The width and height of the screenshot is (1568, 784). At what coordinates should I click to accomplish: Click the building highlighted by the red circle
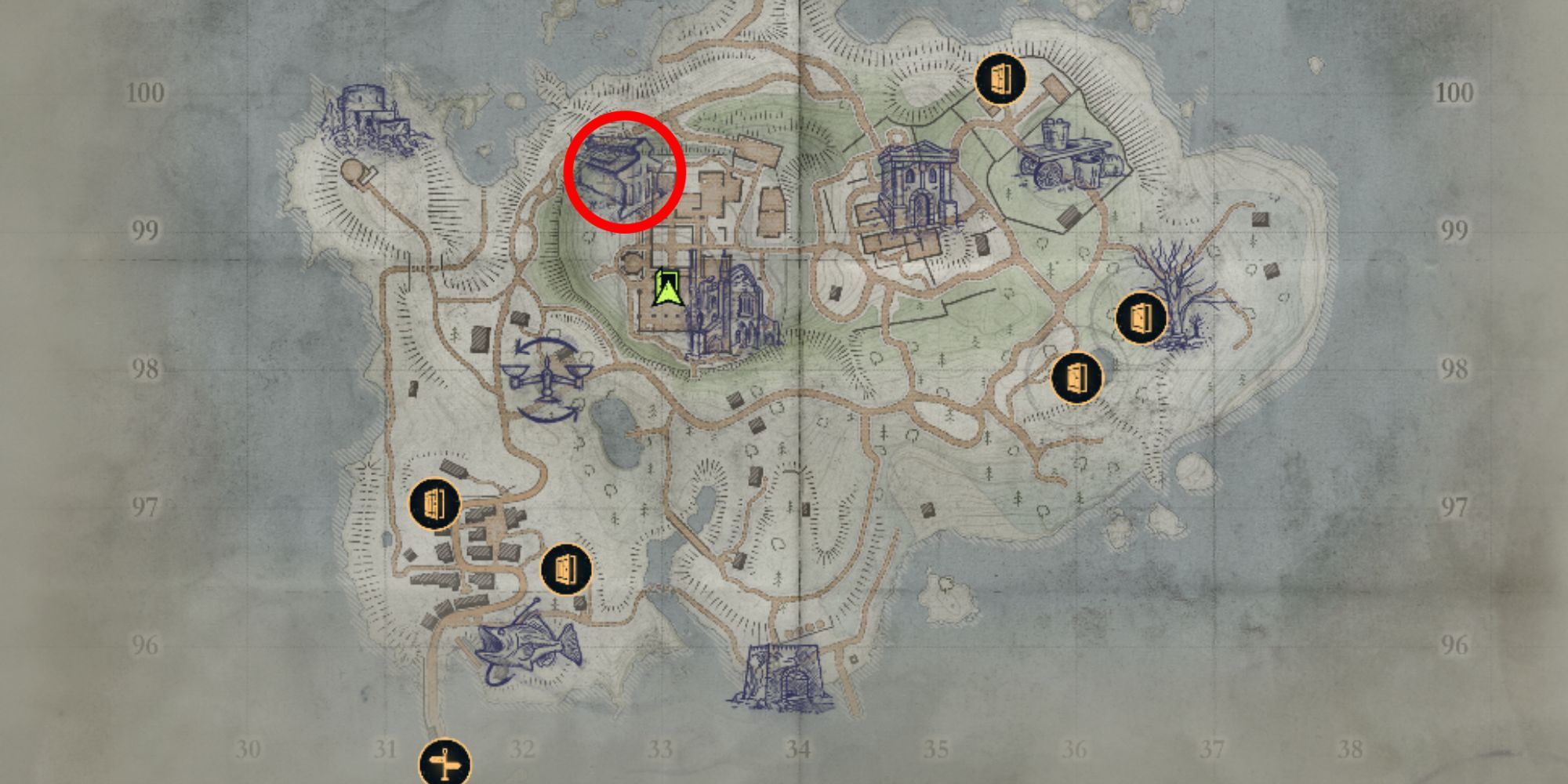point(623,171)
